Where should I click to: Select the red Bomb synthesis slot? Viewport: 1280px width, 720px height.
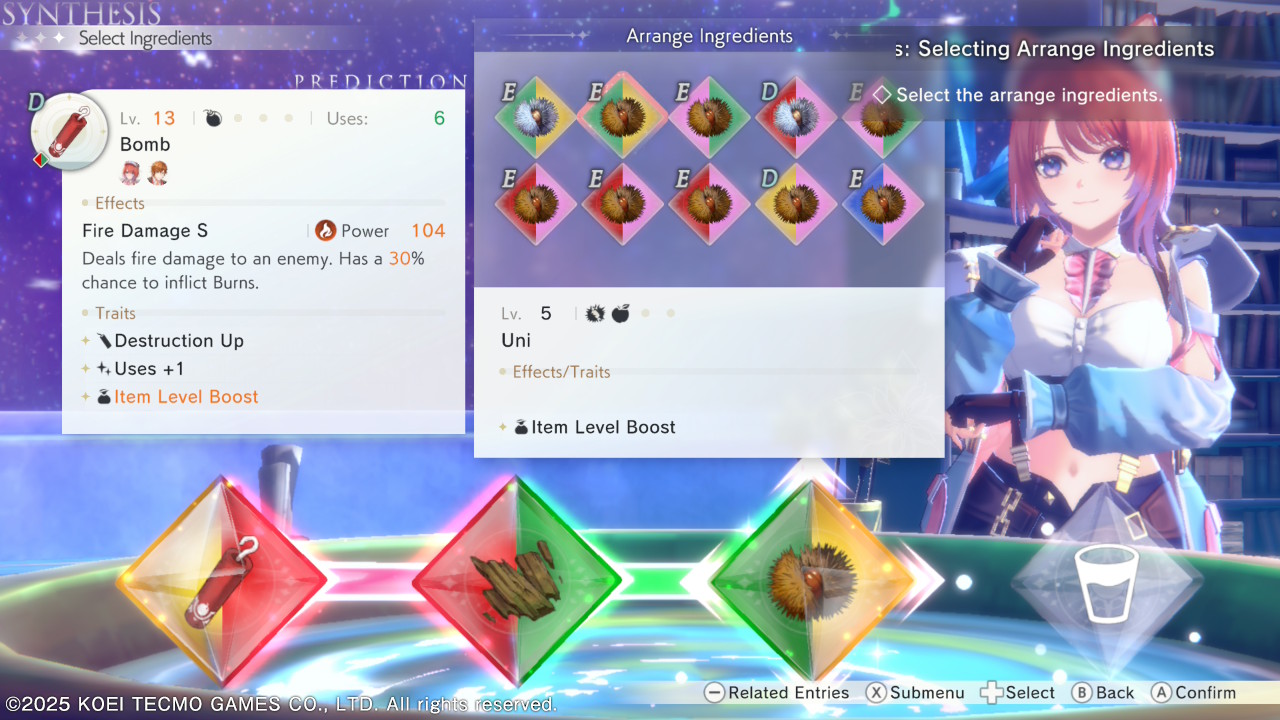point(222,580)
